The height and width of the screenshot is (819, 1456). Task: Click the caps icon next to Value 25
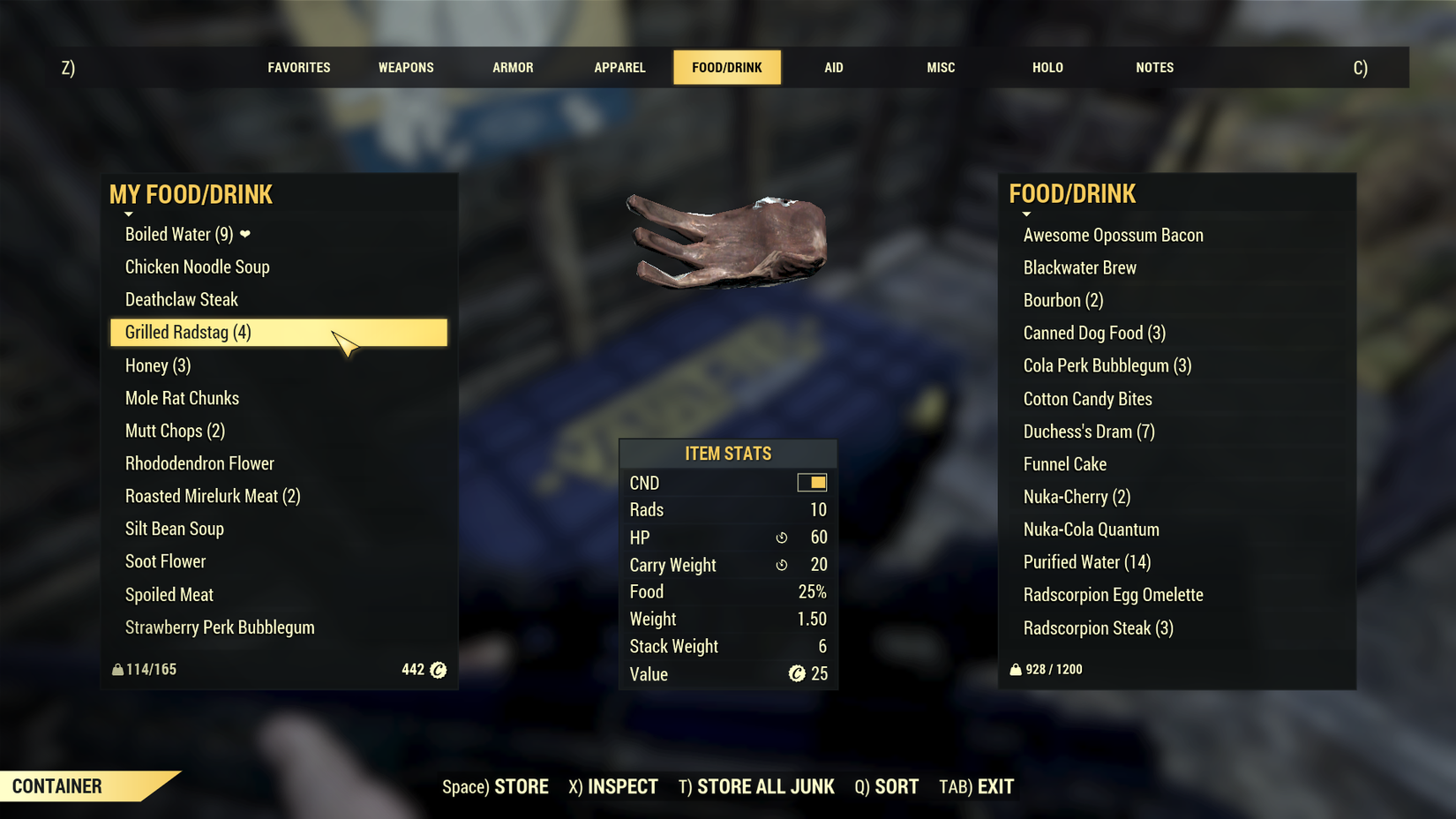pos(797,674)
